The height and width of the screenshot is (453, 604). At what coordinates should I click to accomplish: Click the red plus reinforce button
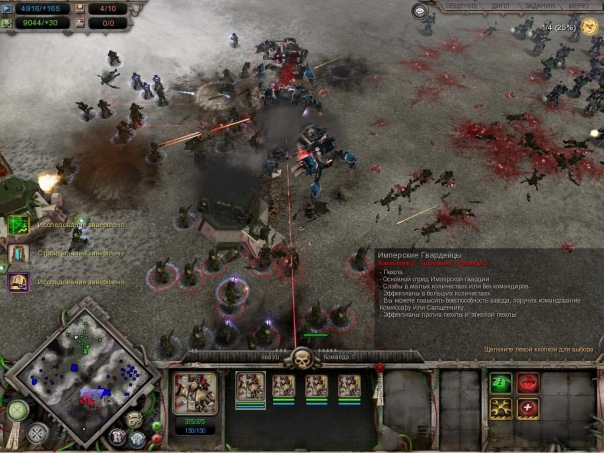[528, 408]
